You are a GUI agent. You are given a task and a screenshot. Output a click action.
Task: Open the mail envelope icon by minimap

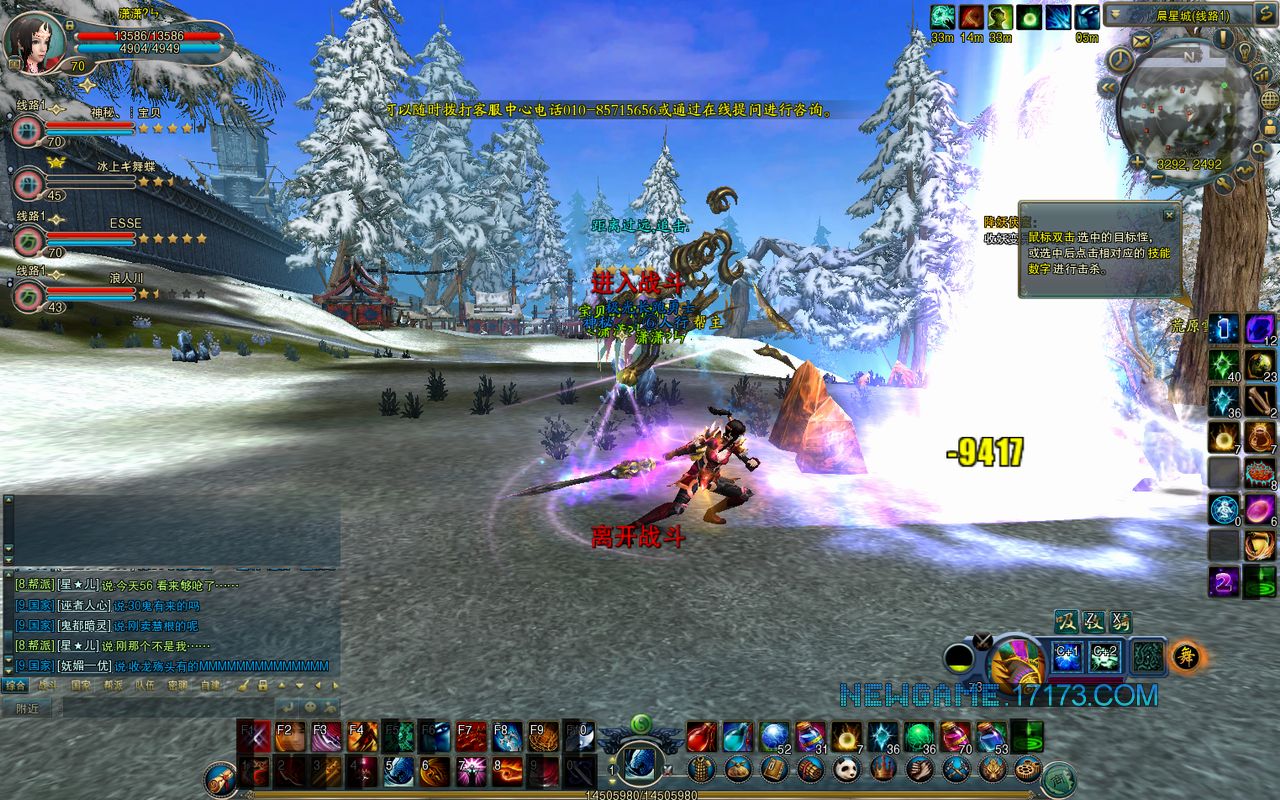coord(1143,41)
